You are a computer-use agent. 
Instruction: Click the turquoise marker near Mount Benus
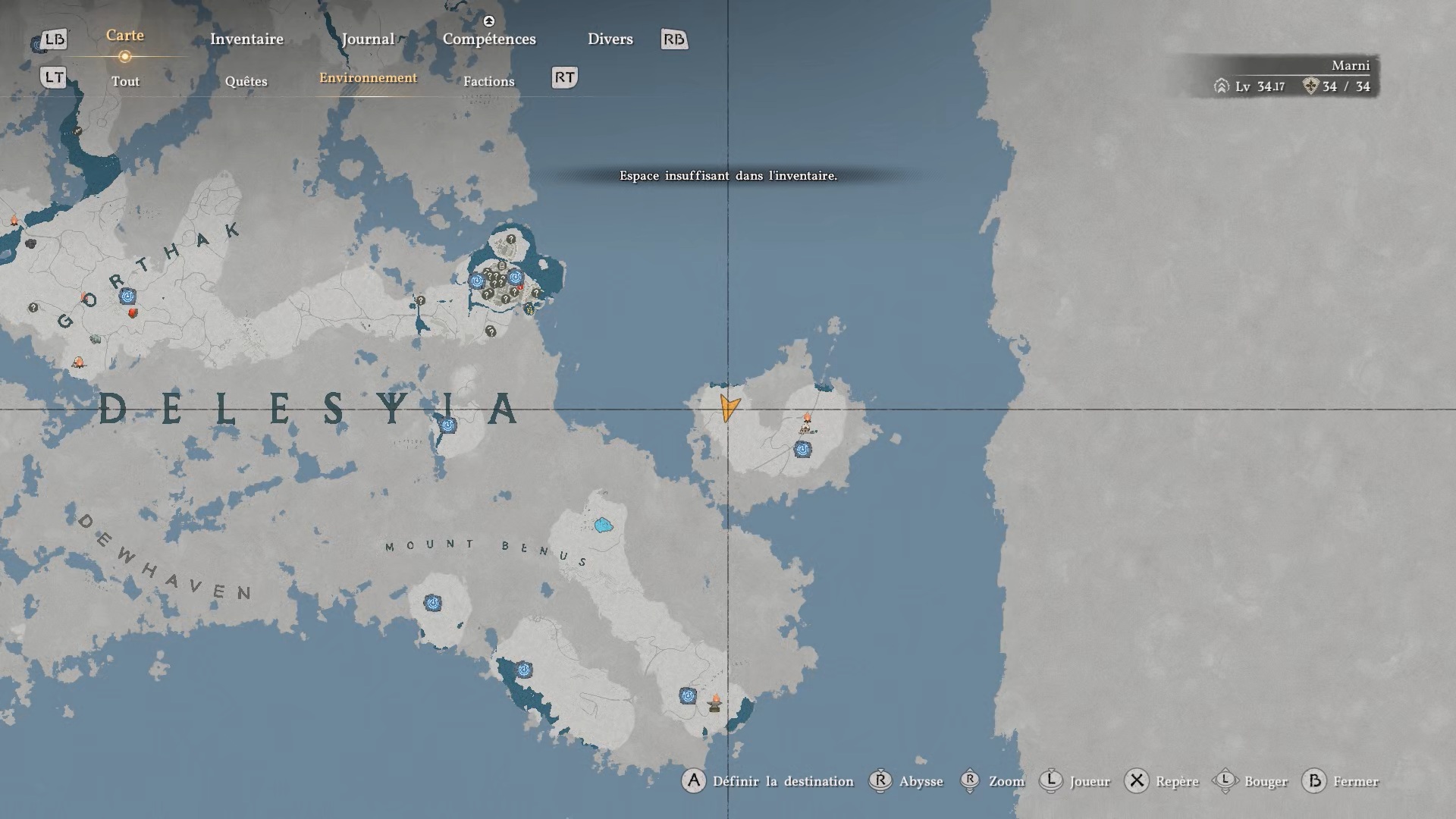click(604, 525)
